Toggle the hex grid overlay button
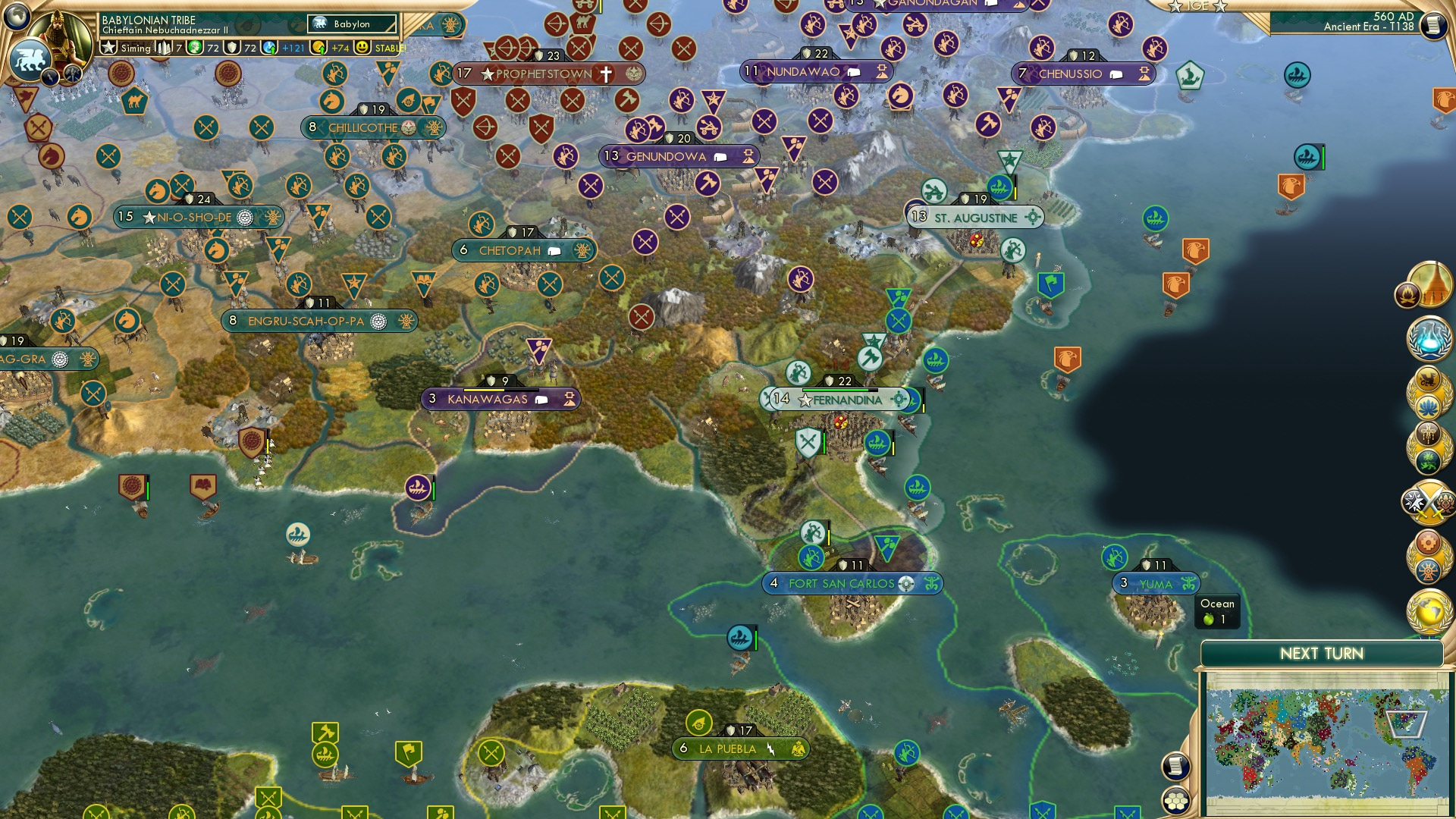The height and width of the screenshot is (819, 1456). tap(1175, 800)
